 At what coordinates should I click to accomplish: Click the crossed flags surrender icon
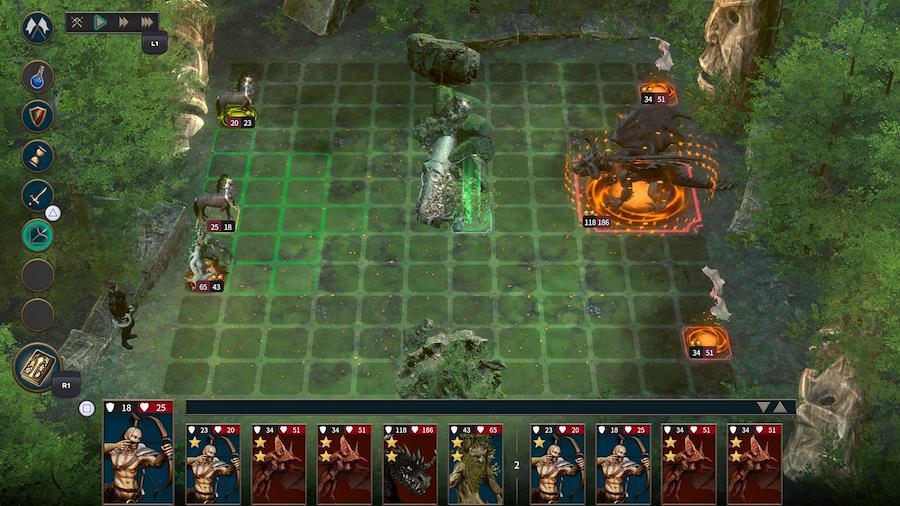coord(37,27)
